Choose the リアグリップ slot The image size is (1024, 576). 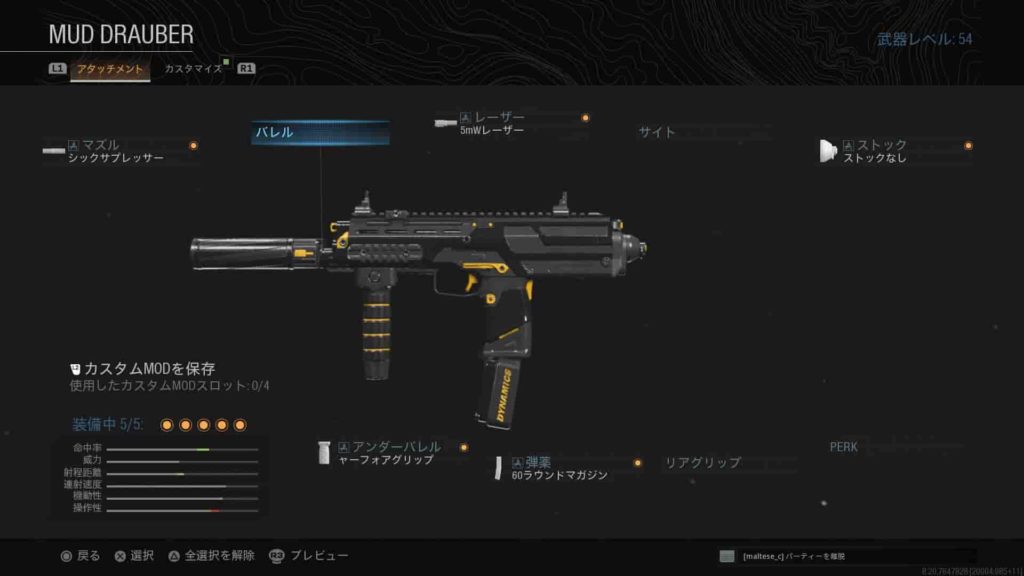[x=703, y=463]
